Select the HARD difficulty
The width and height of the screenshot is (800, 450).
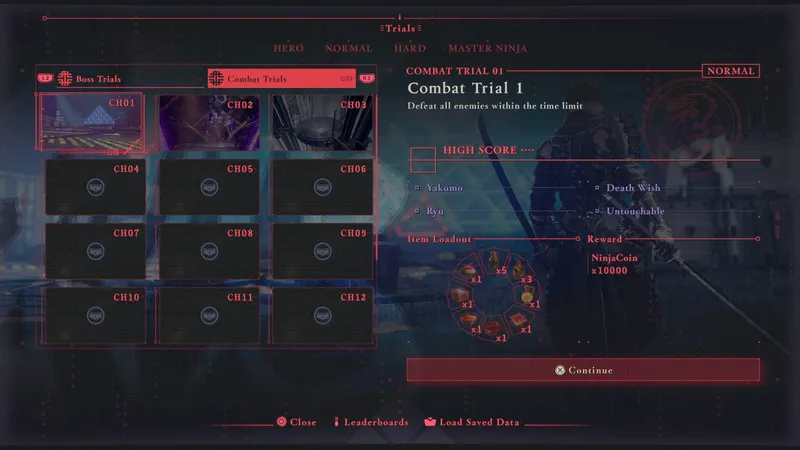(410, 48)
